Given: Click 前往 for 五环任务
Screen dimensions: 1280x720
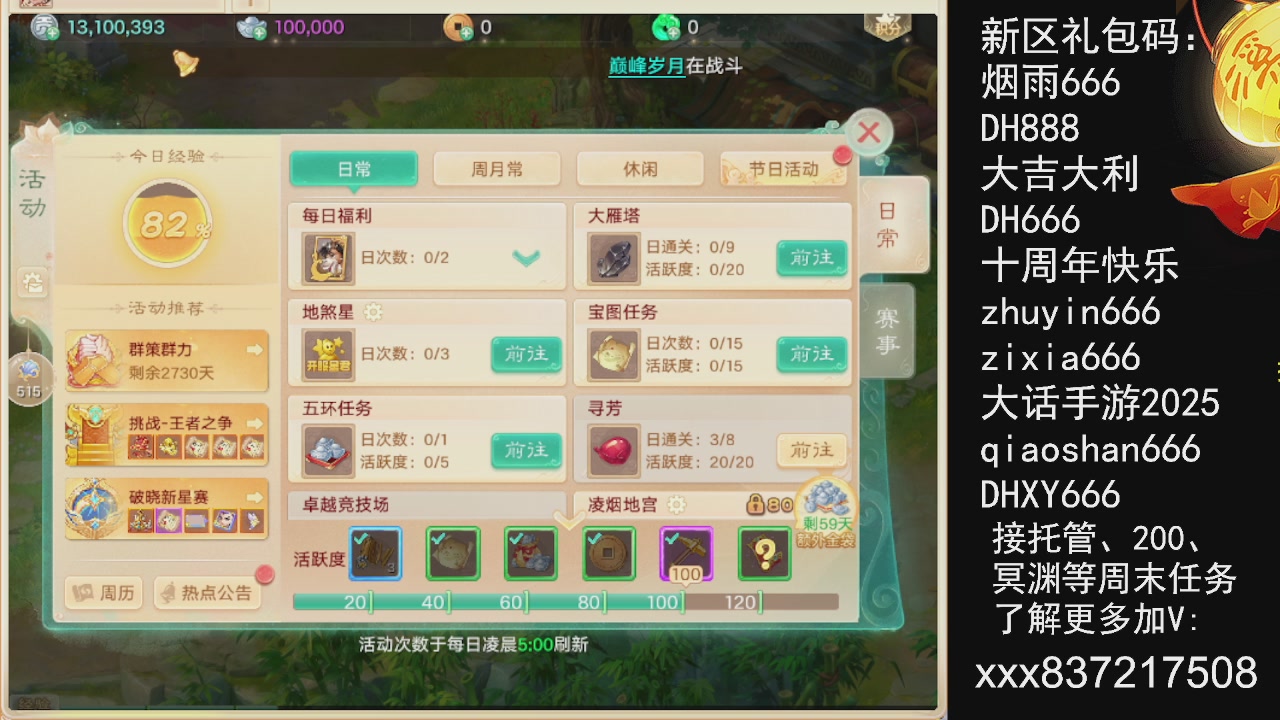Looking at the screenshot, I should click(526, 451).
